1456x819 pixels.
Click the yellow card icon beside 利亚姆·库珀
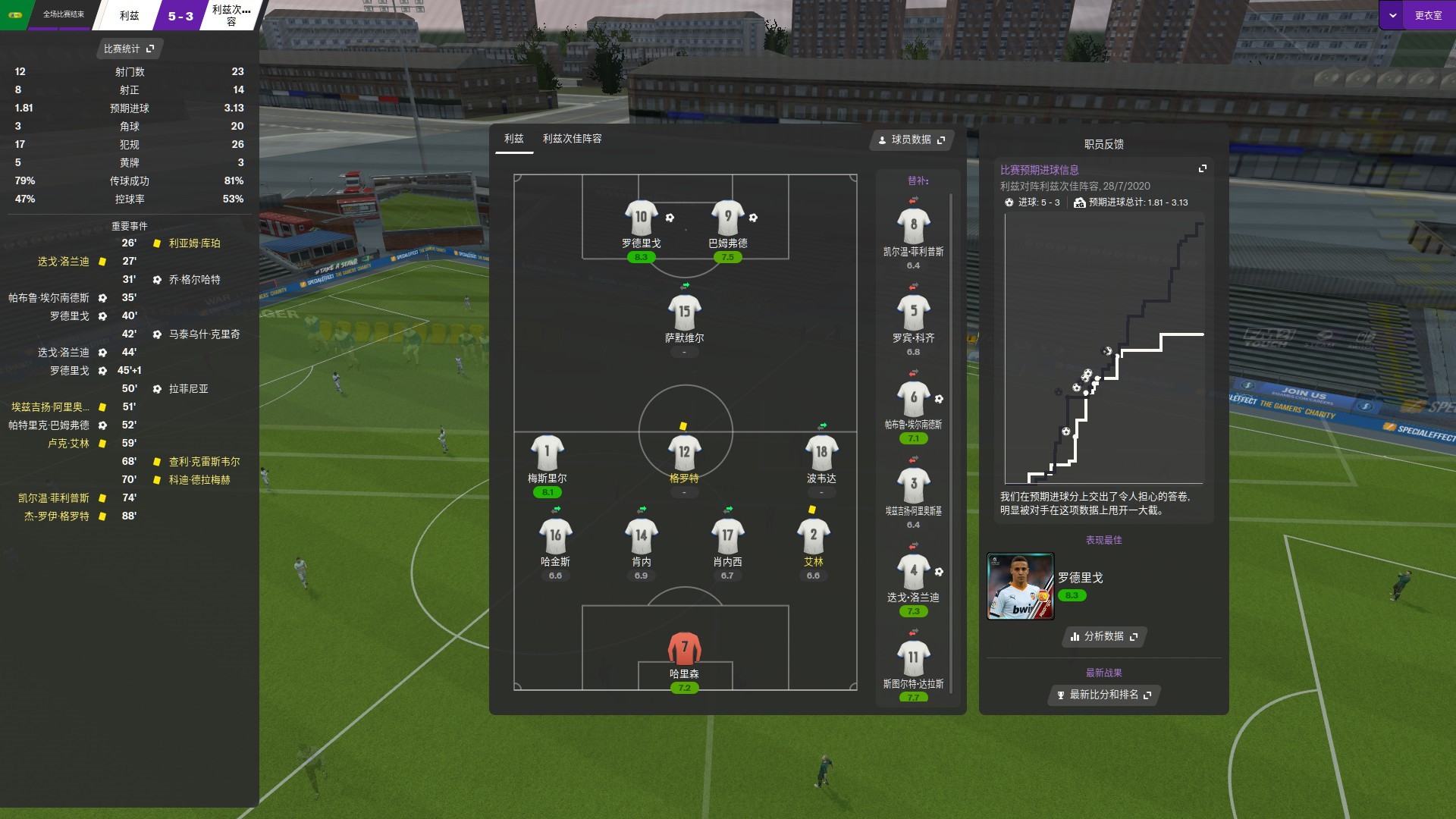(x=155, y=243)
